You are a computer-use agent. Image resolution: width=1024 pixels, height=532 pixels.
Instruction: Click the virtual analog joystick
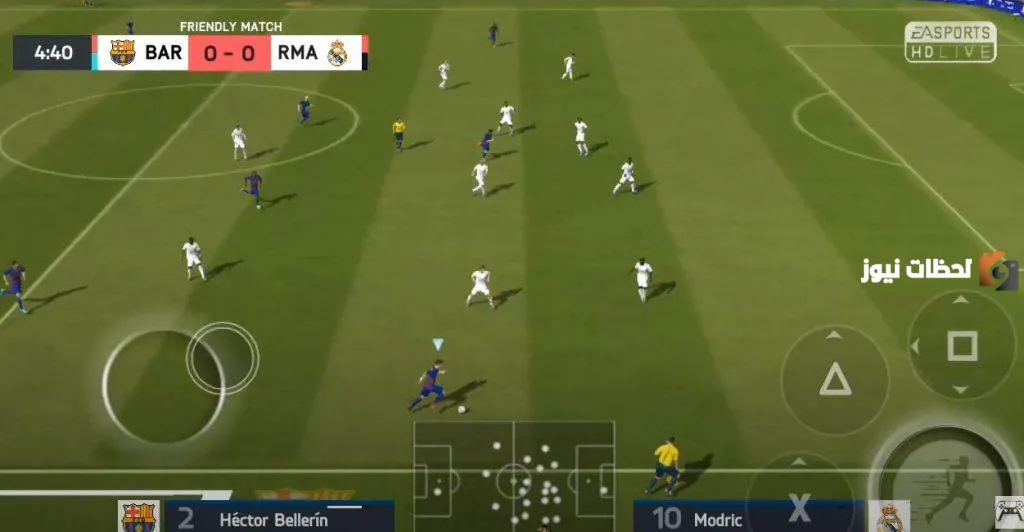point(164,386)
